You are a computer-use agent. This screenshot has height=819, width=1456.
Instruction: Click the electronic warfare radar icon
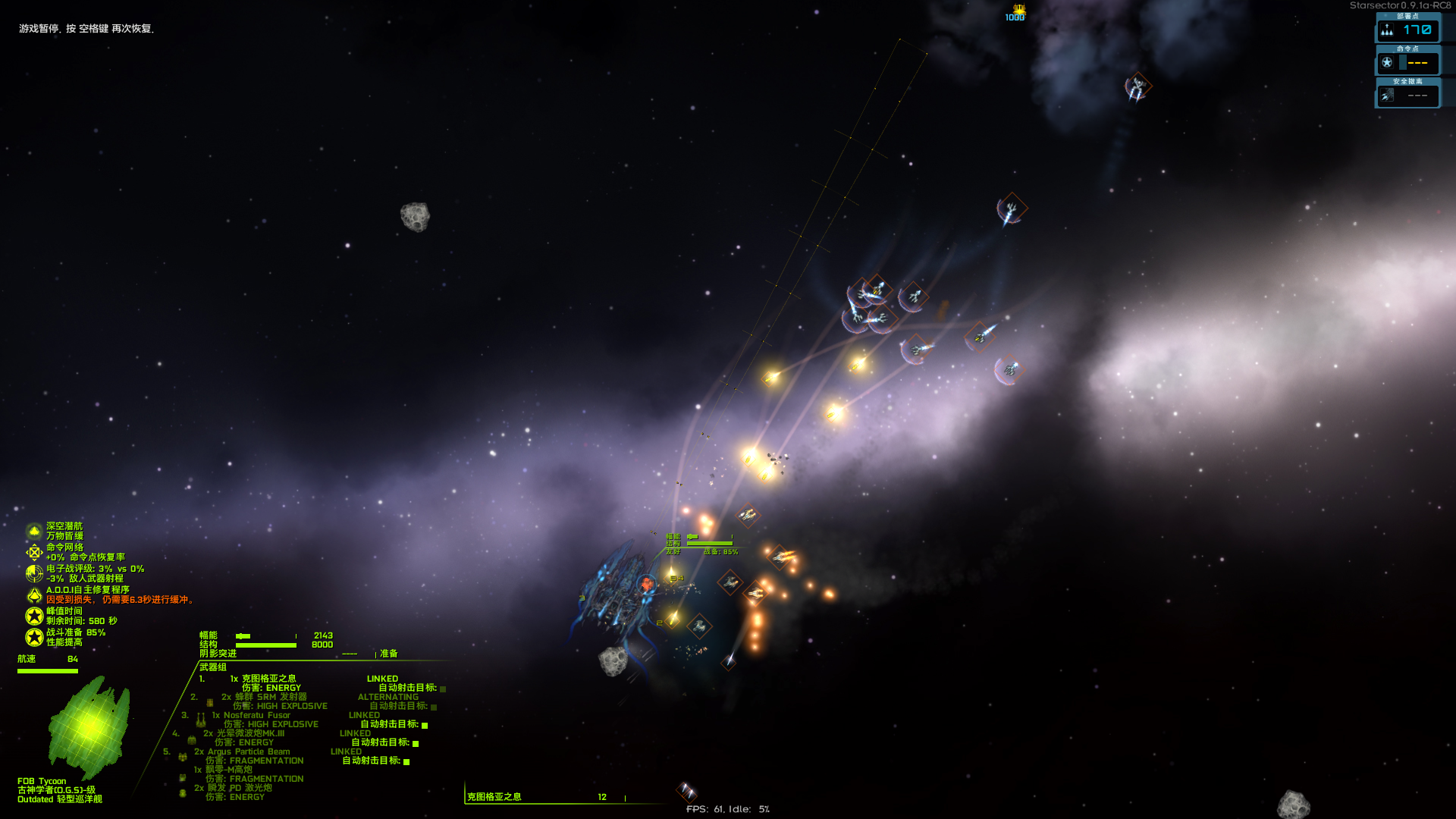[34, 573]
